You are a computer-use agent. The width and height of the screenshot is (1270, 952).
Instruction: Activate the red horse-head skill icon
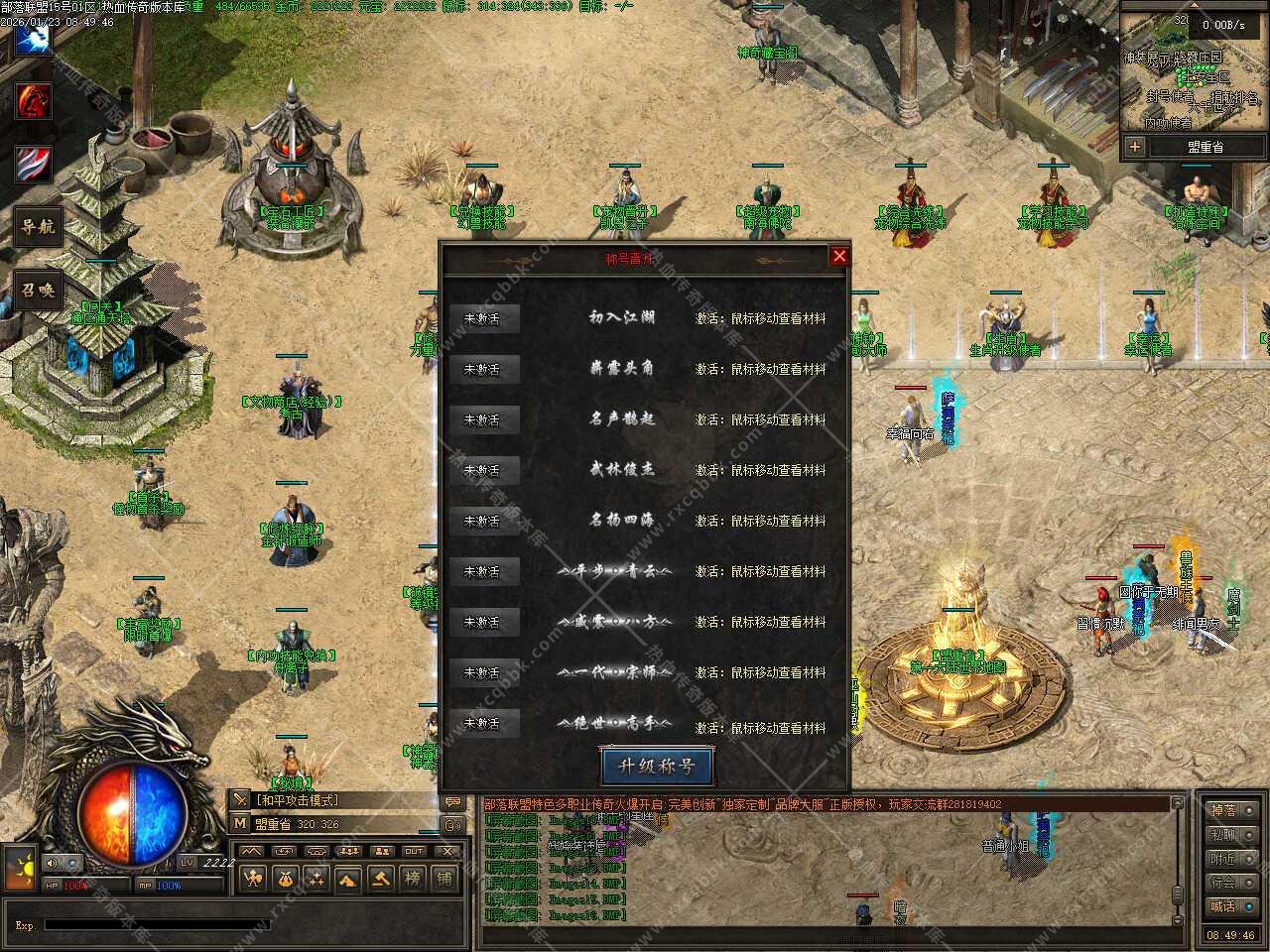33,101
